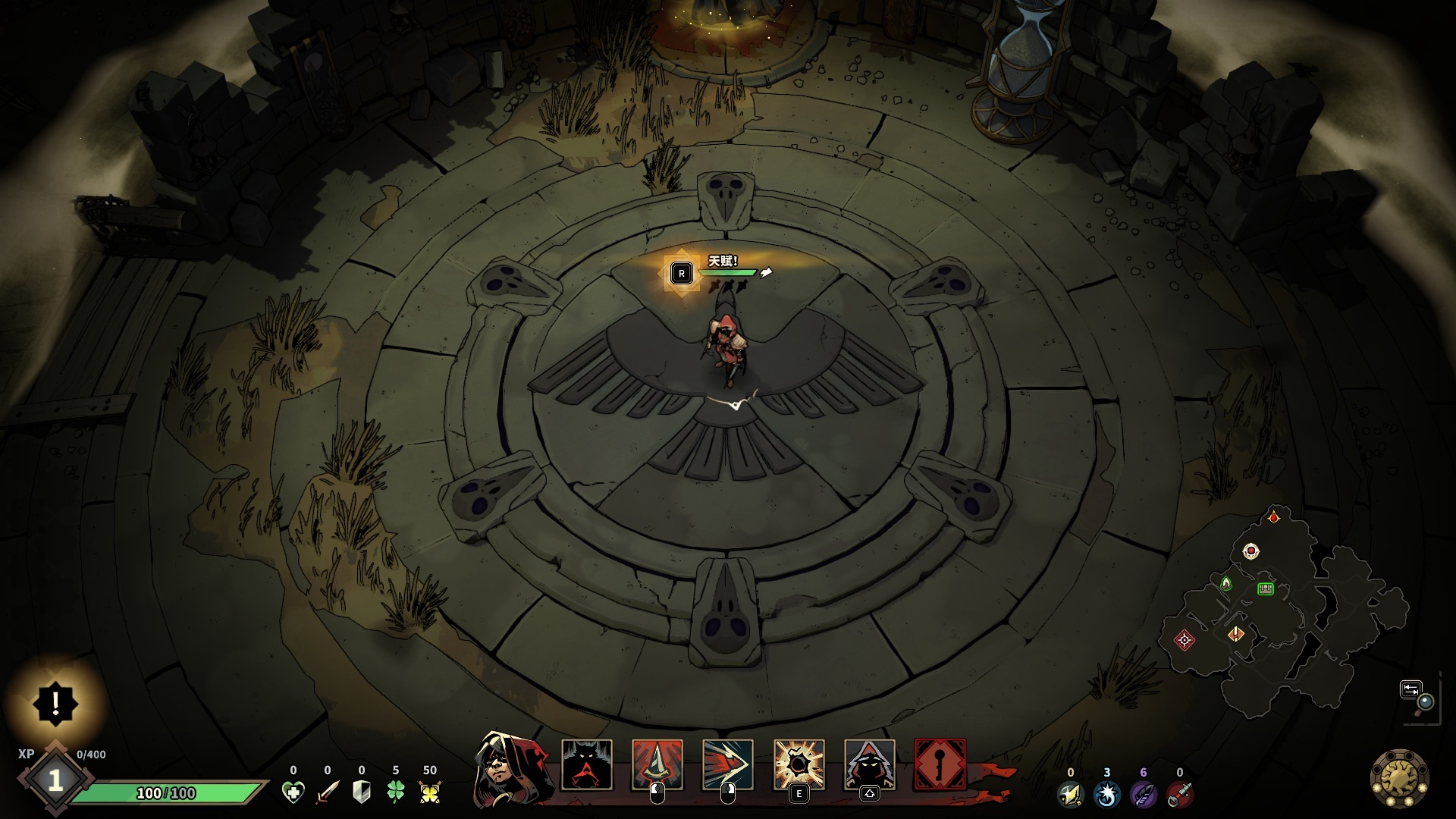This screenshot has width=1456, height=819.
Task: Click the purple feather resource icon
Action: (x=1143, y=794)
